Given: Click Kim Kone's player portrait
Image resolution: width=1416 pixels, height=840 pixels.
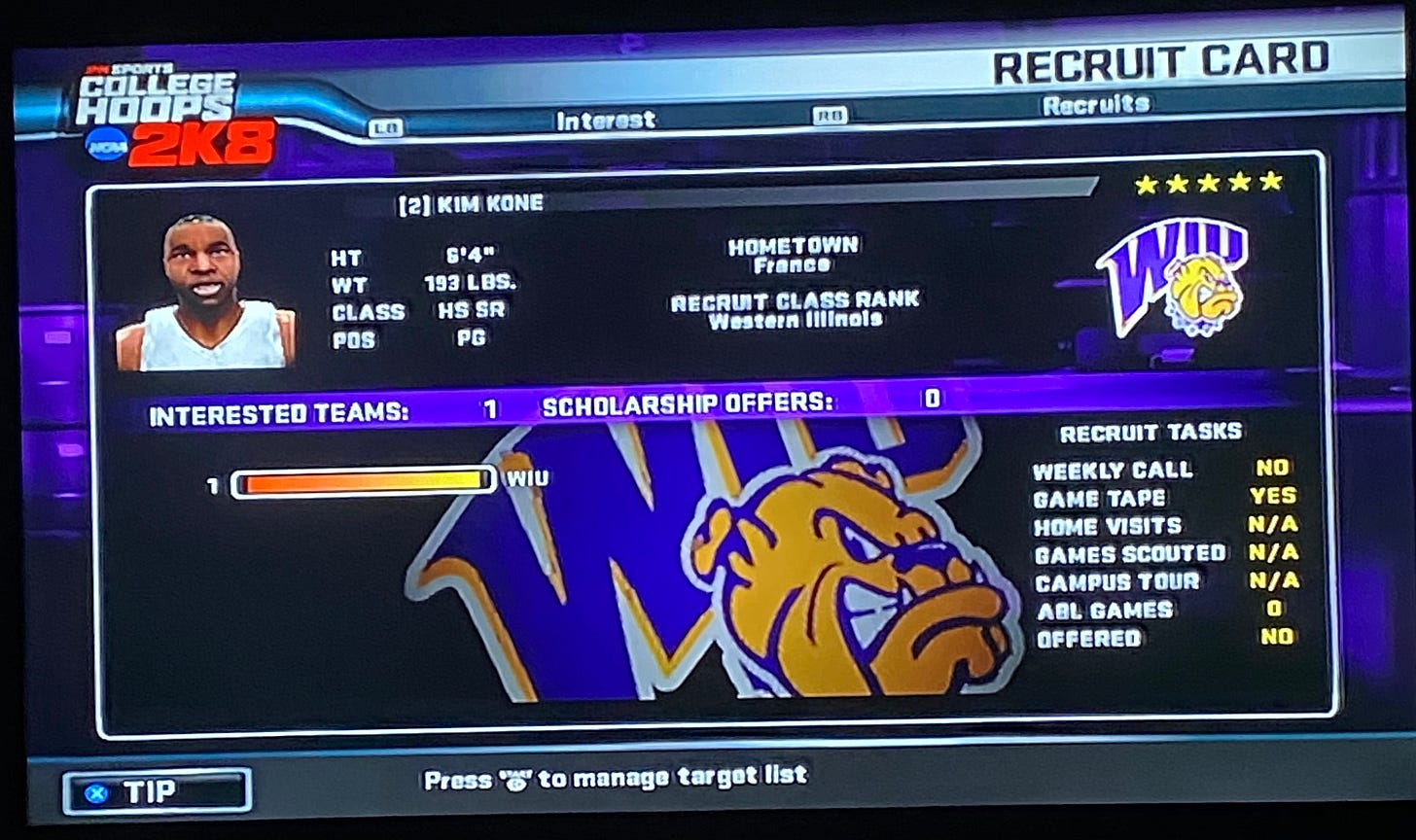Looking at the screenshot, I should pos(204,293).
